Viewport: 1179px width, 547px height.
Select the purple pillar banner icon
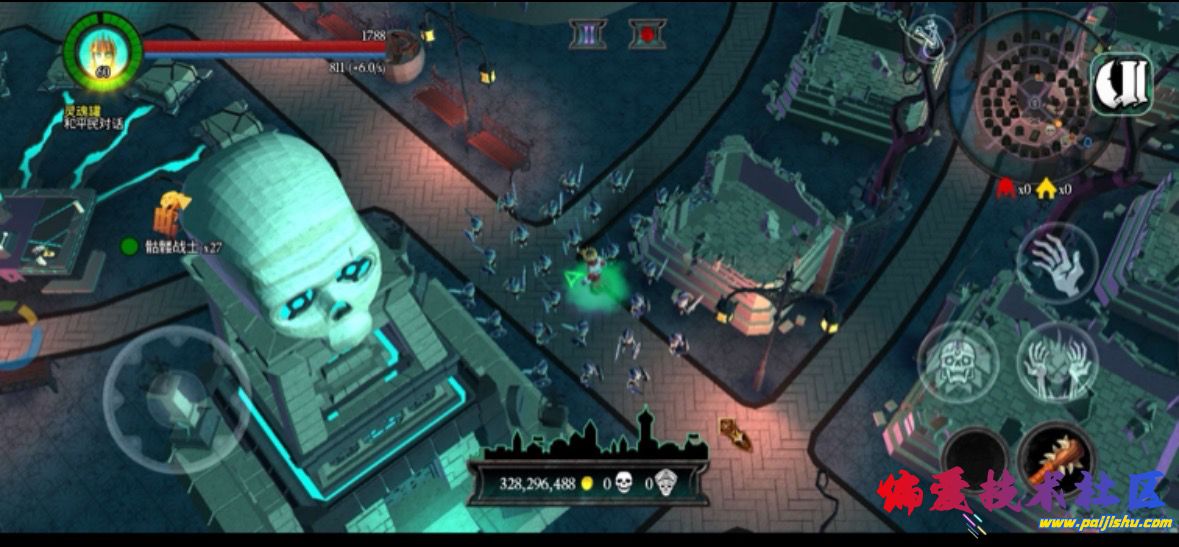point(588,35)
